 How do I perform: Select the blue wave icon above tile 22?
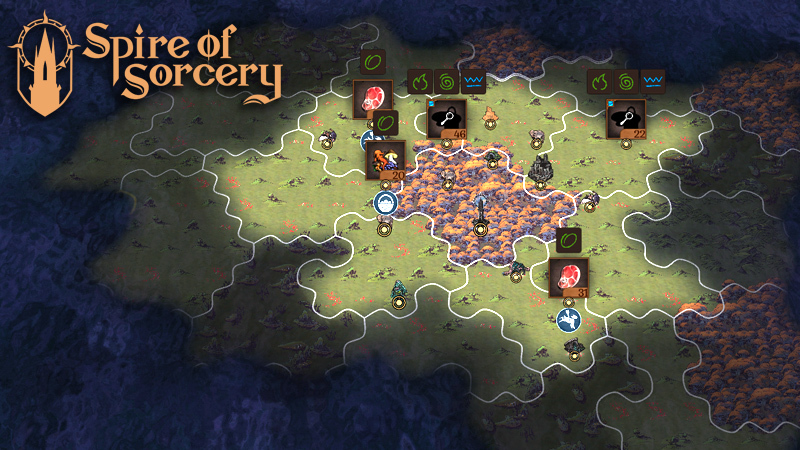653,80
